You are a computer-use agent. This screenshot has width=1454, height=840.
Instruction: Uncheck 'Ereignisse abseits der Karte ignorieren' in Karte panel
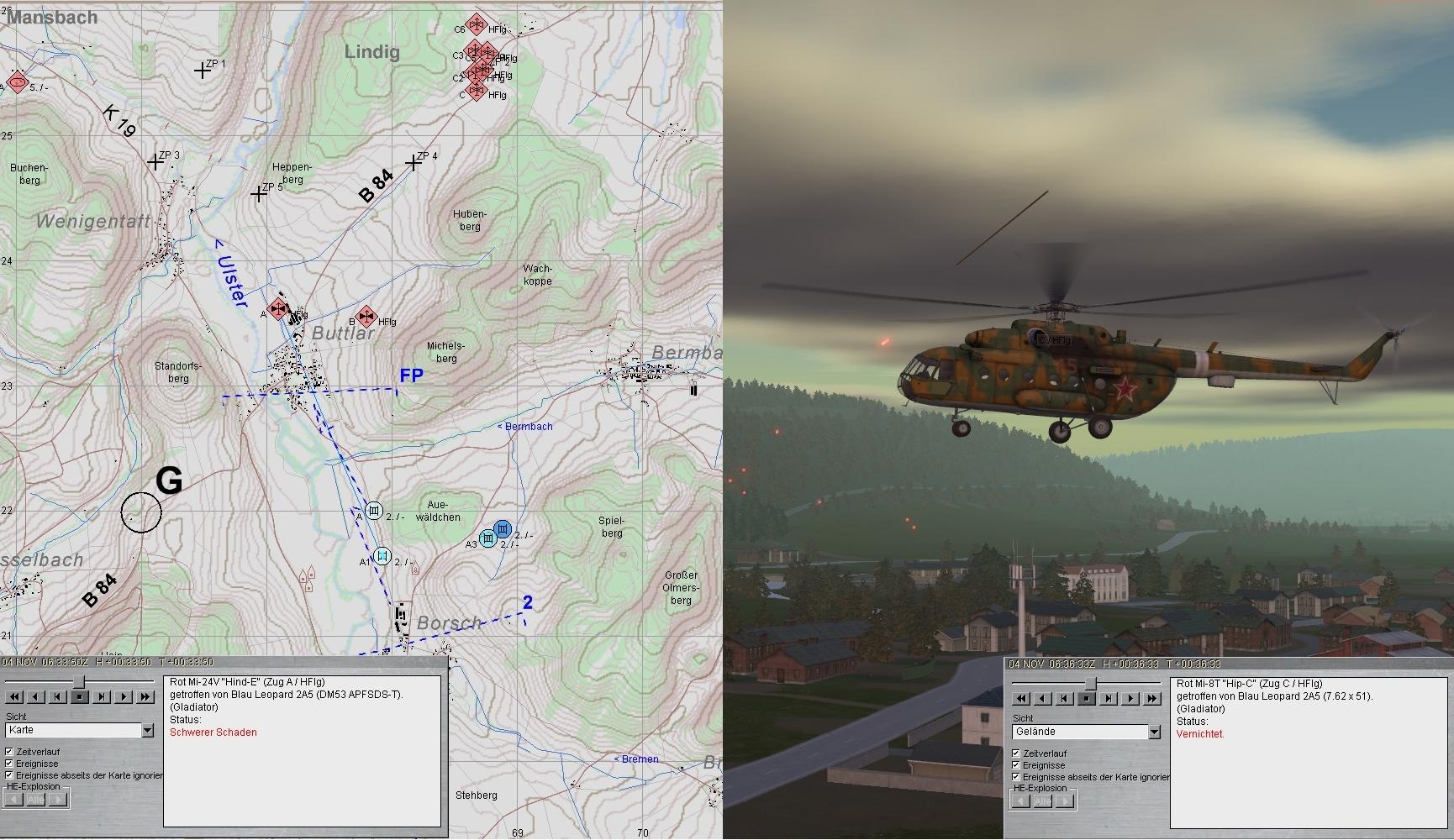tap(9, 775)
